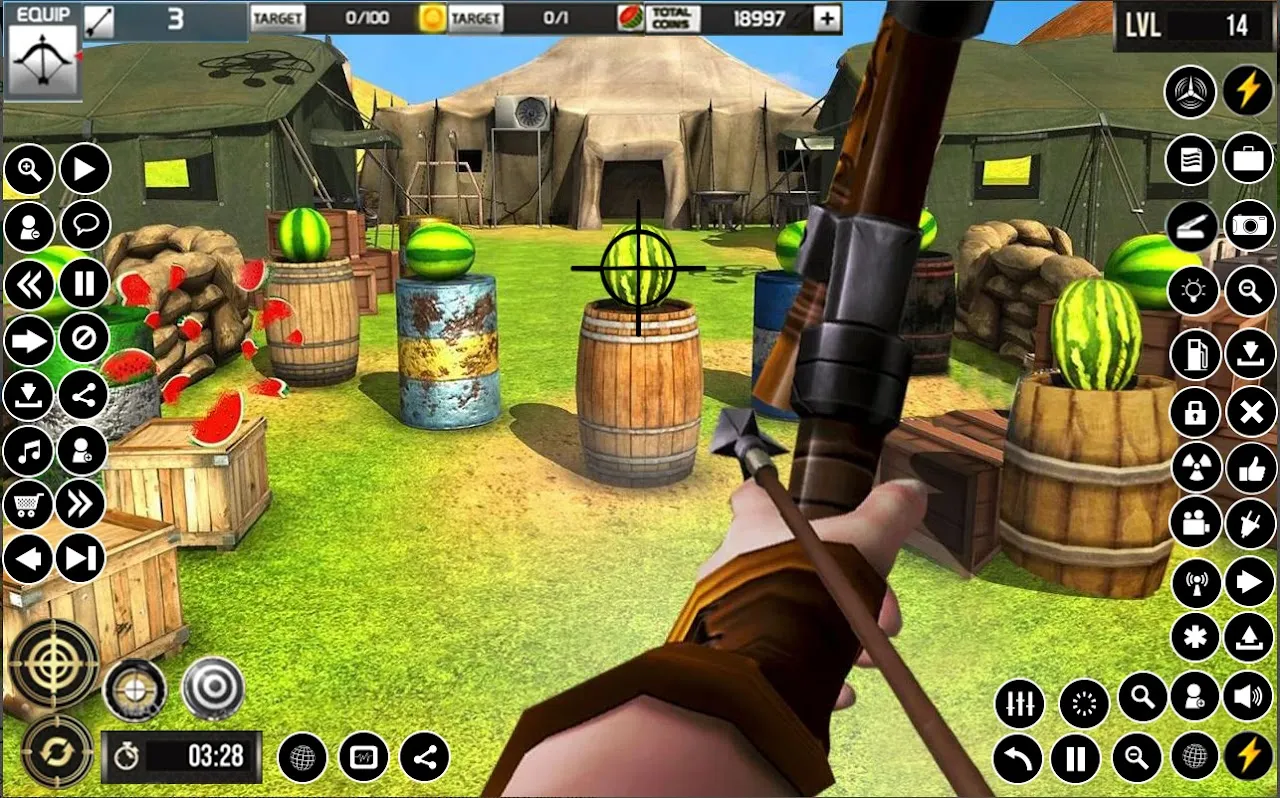The height and width of the screenshot is (798, 1280).
Task: Activate the radiation symbol icon
Action: pyautogui.click(x=1195, y=467)
